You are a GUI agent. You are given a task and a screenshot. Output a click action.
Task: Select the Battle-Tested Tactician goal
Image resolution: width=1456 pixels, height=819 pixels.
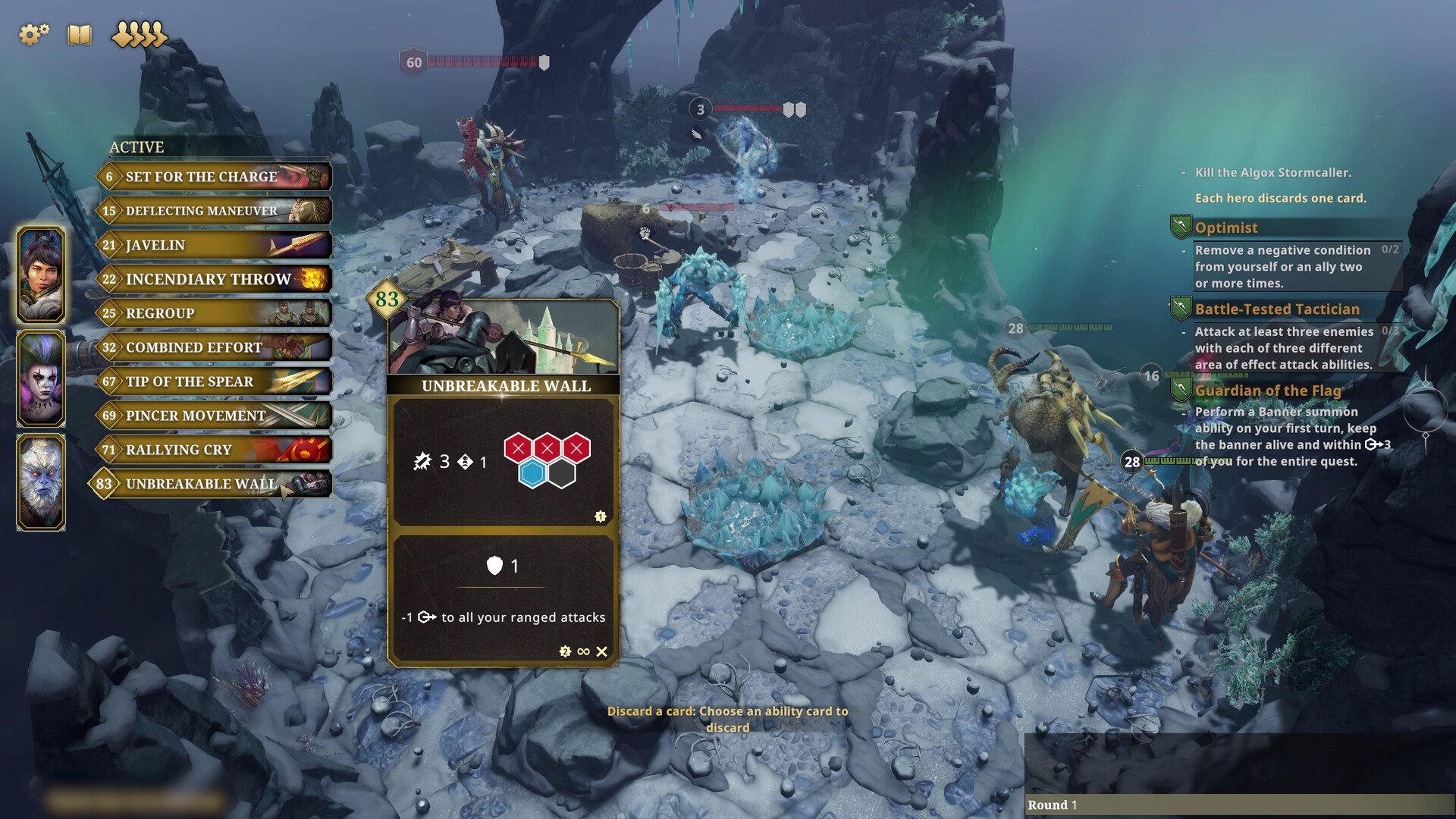coord(1277,309)
